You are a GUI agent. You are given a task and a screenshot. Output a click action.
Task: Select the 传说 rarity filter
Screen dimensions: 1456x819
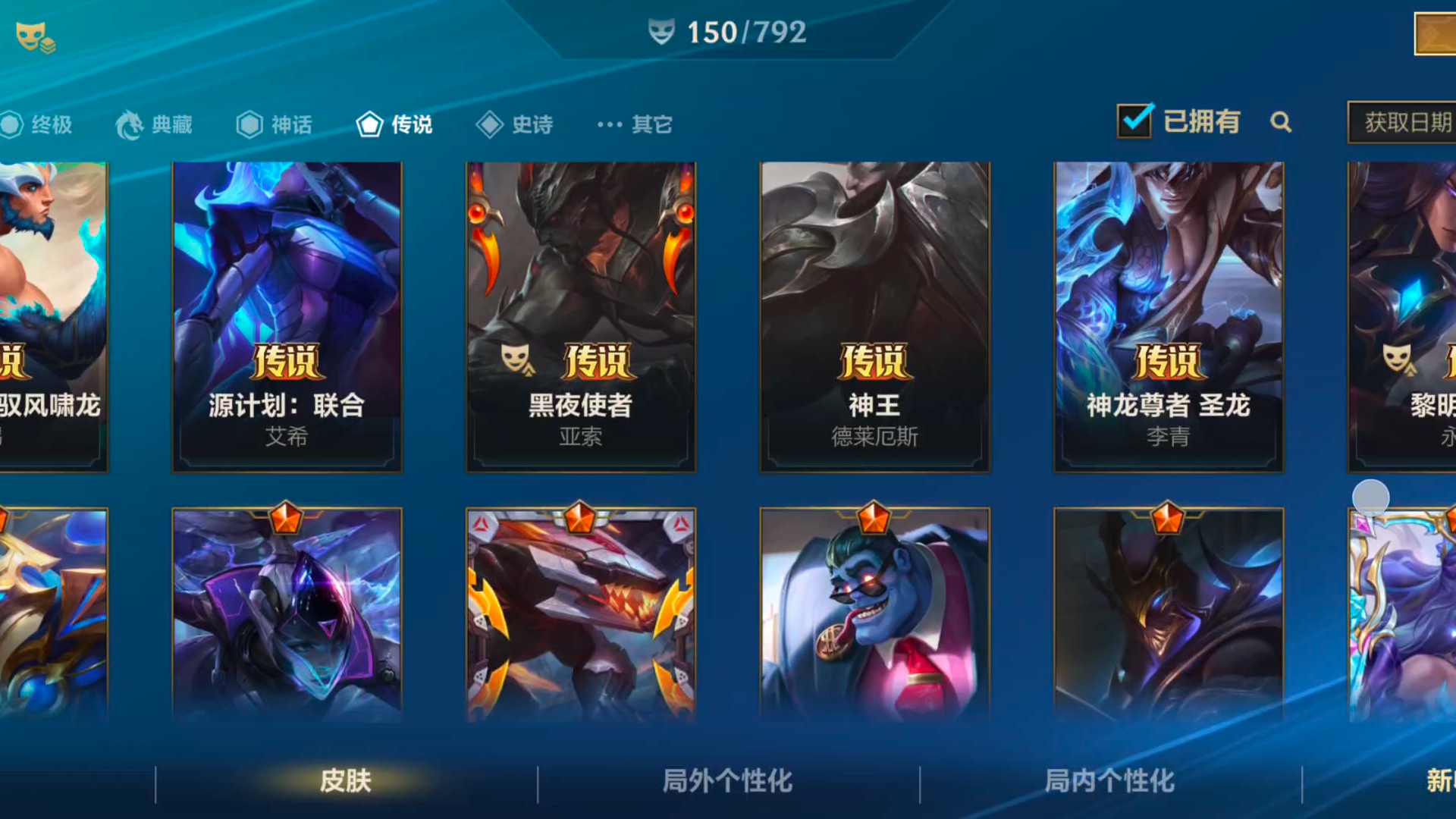[x=395, y=124]
